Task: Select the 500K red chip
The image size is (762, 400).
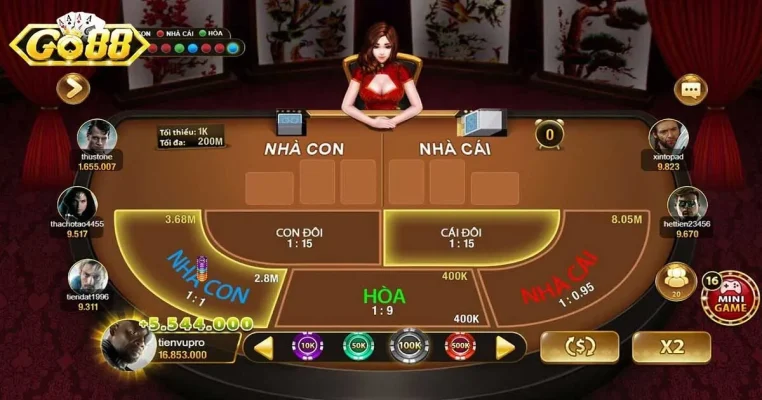Action: [460, 347]
